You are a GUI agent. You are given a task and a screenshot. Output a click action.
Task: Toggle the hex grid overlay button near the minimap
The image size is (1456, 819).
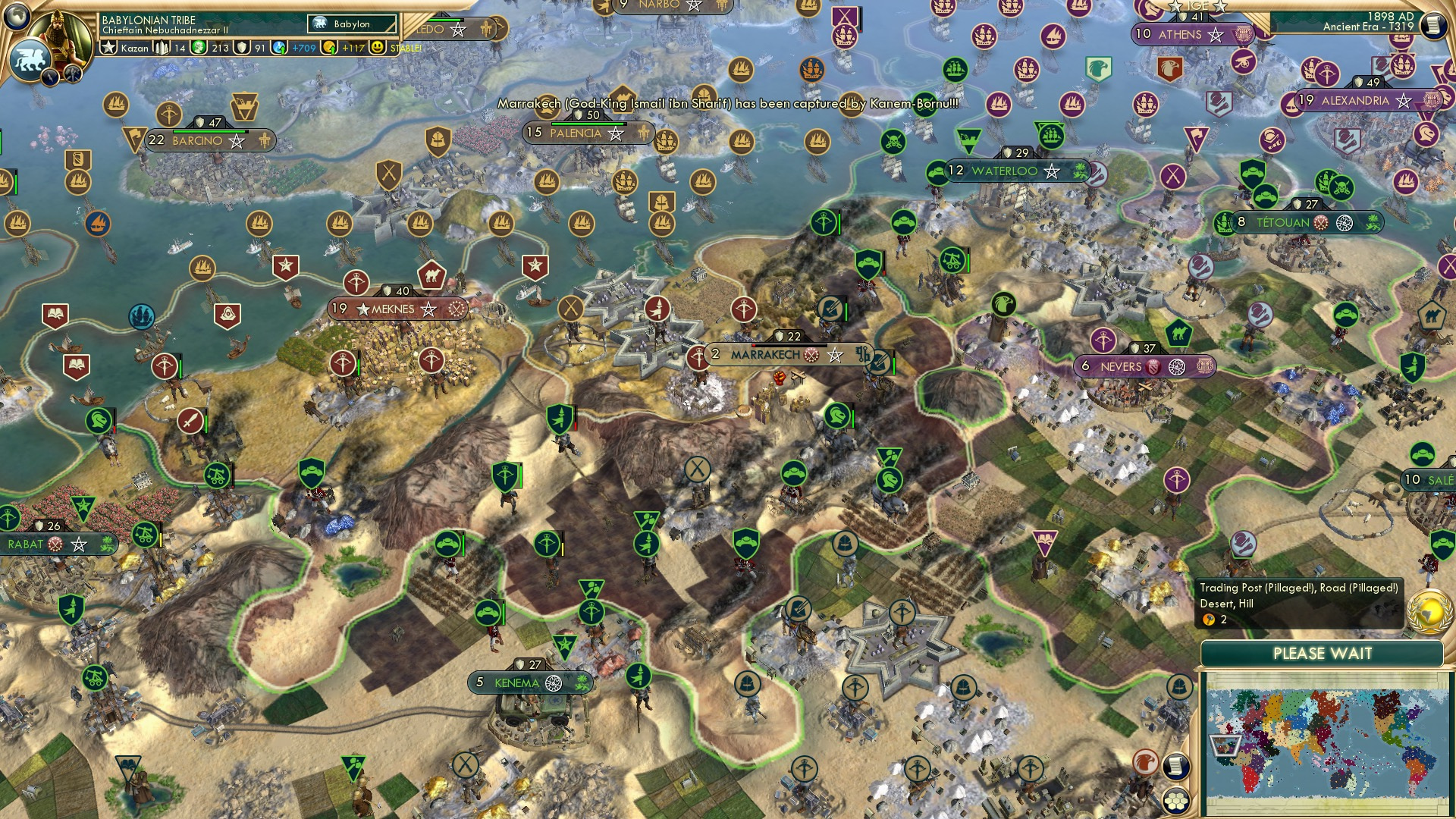pyautogui.click(x=1175, y=802)
